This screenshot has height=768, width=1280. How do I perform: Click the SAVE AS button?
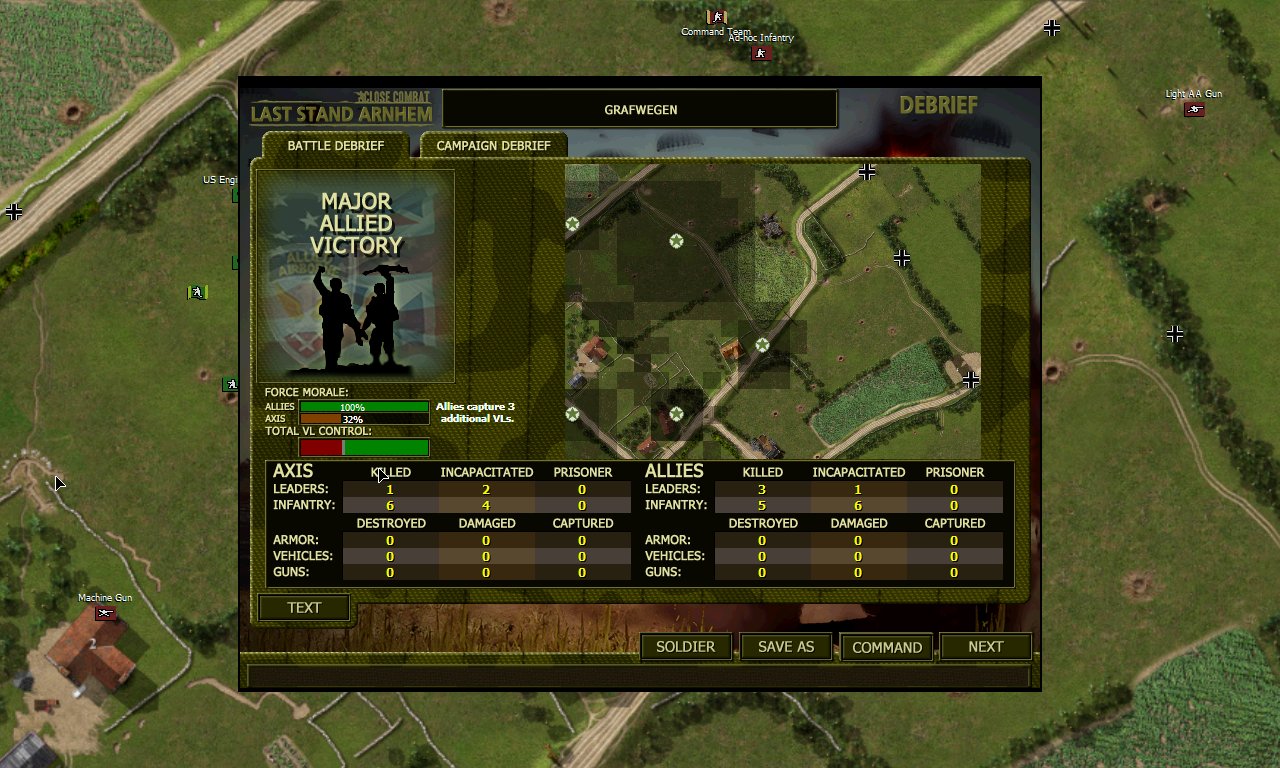[x=785, y=646]
